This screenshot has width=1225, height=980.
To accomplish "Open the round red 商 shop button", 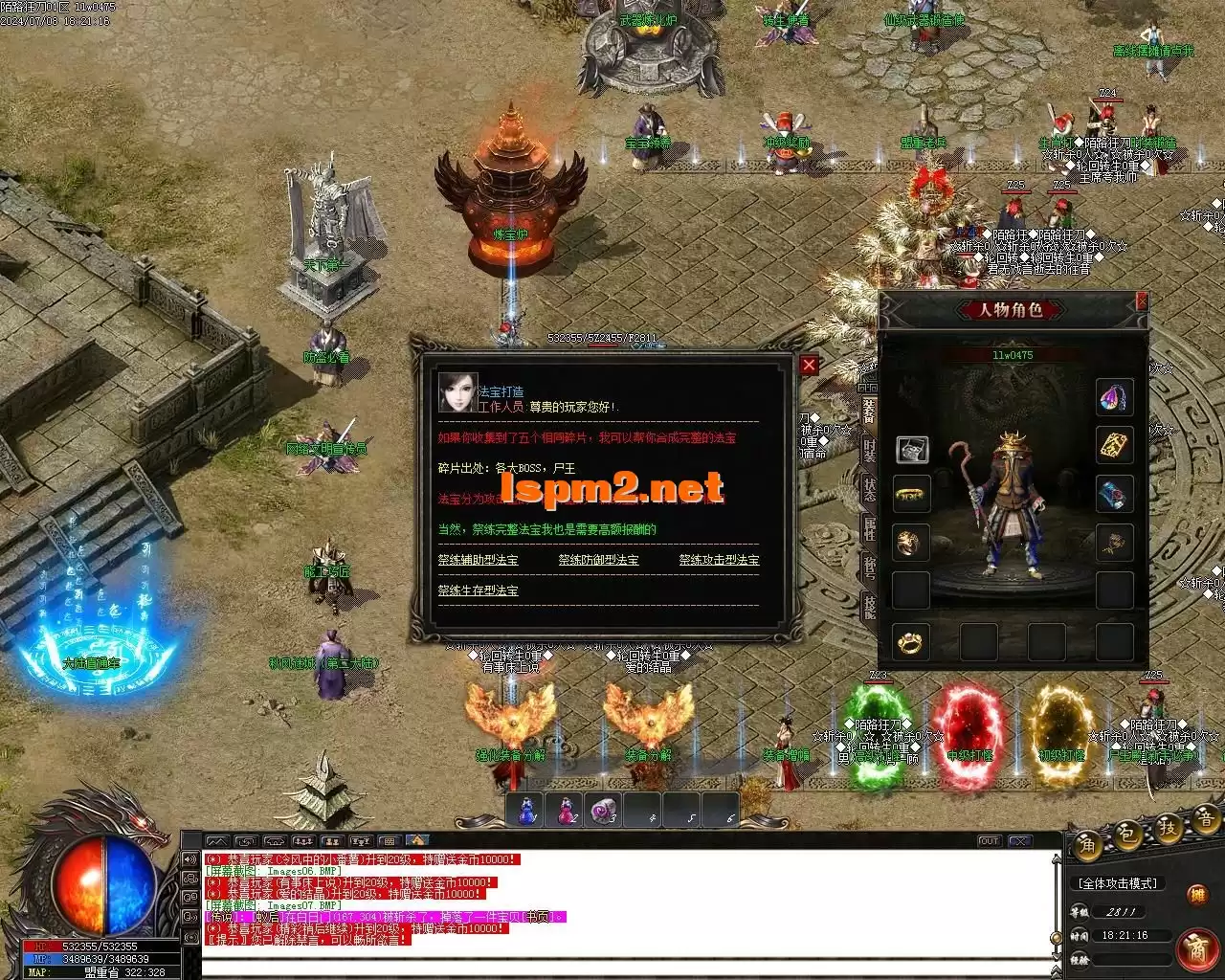I will tap(1196, 947).
